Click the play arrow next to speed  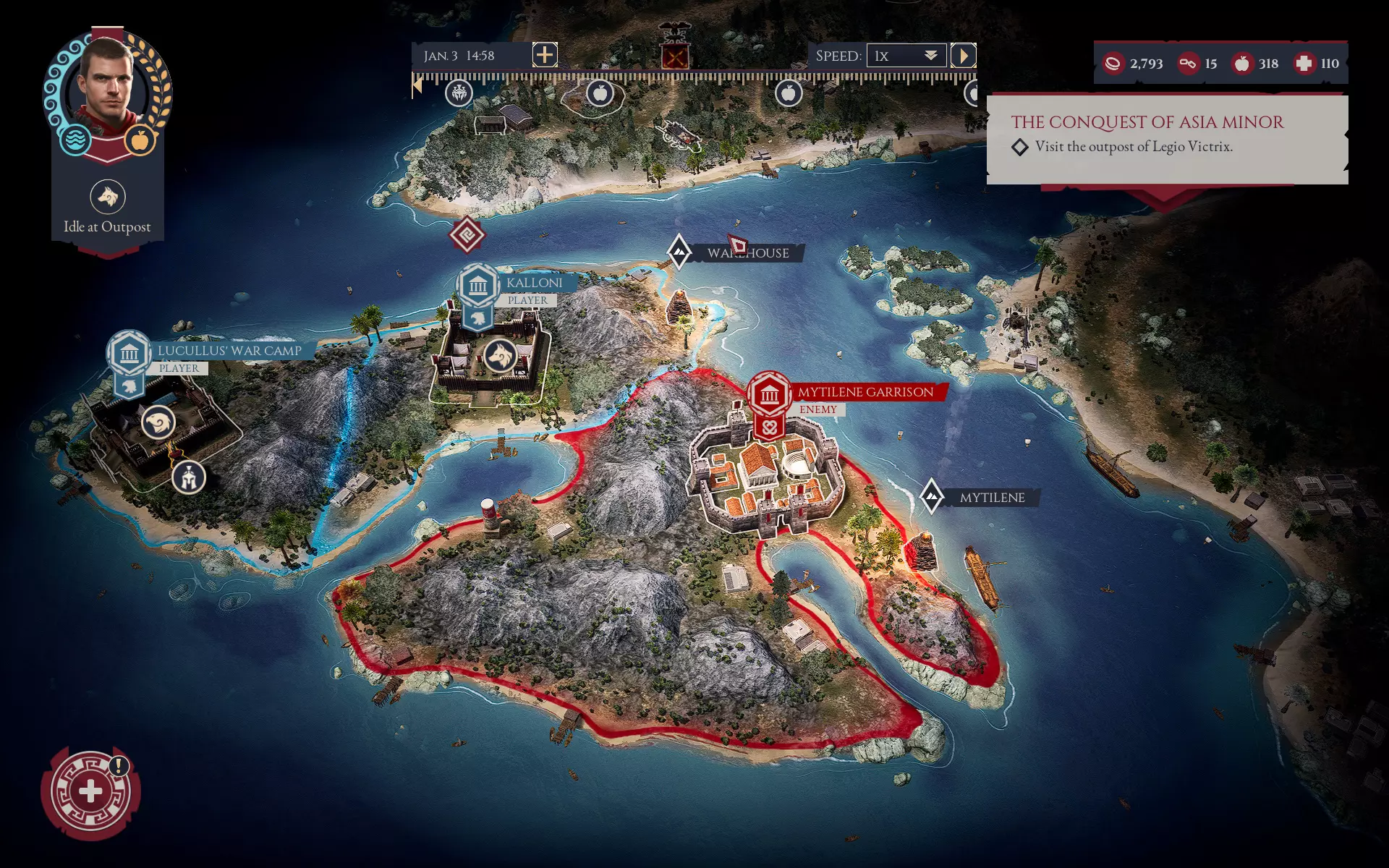pyautogui.click(x=963, y=56)
